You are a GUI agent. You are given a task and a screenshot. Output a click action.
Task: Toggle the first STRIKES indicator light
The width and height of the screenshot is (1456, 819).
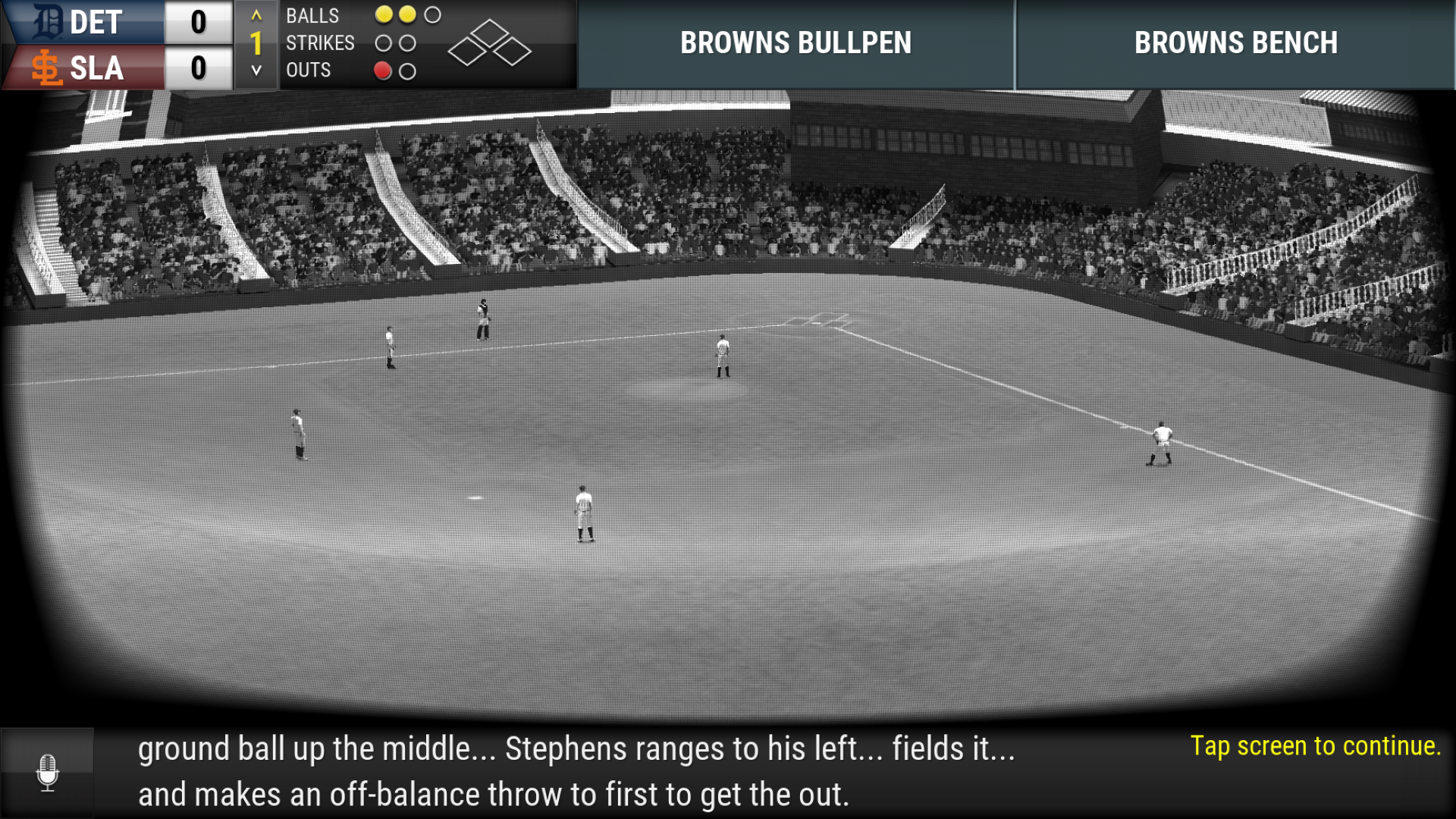click(383, 43)
